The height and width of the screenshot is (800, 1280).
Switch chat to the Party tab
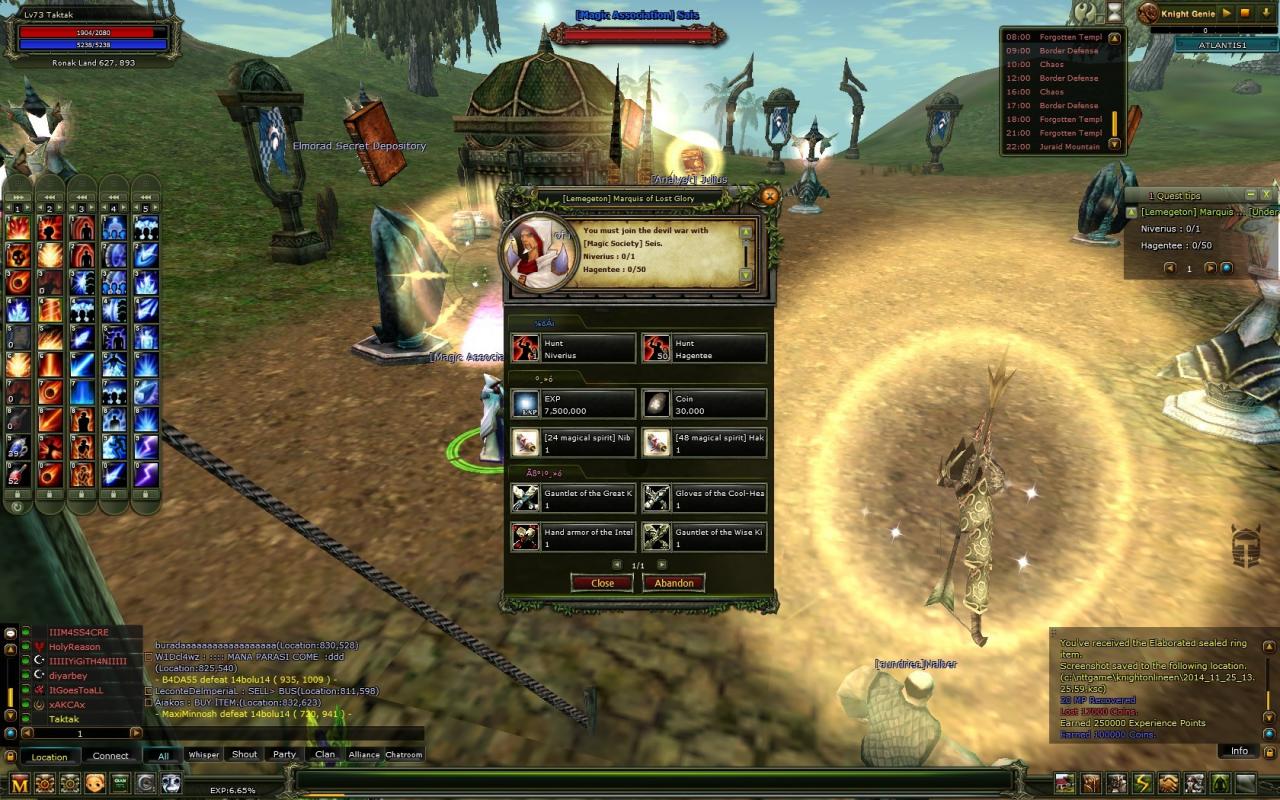click(285, 755)
